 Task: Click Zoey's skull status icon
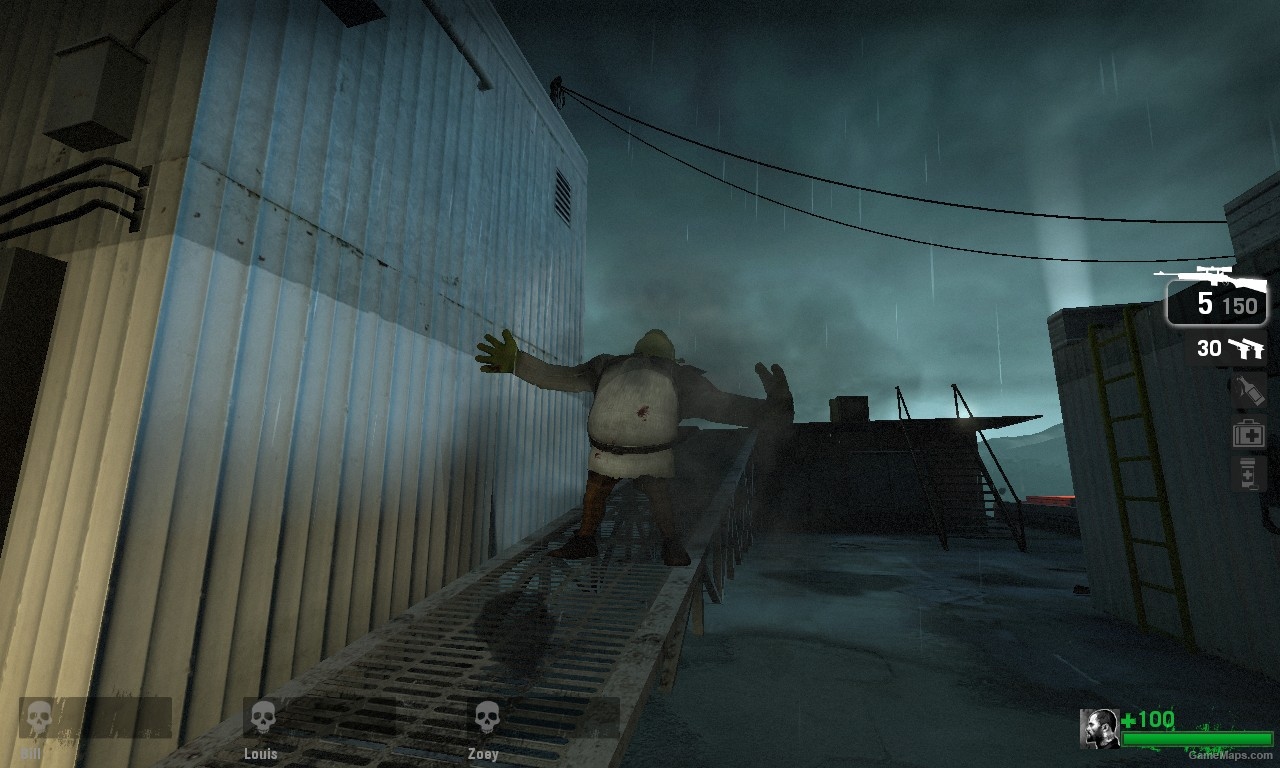coord(486,716)
